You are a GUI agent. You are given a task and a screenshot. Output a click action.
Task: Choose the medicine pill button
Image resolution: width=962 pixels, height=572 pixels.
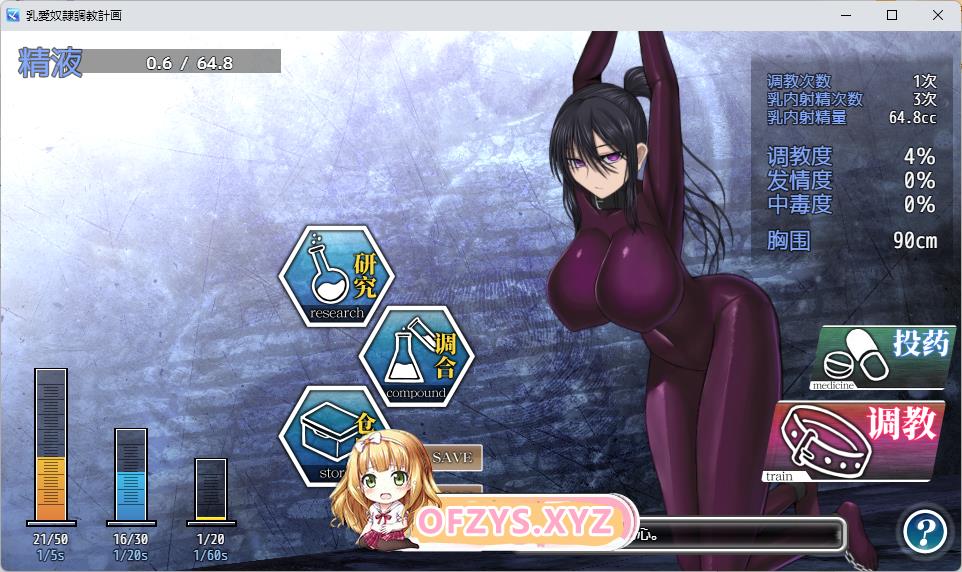point(880,357)
